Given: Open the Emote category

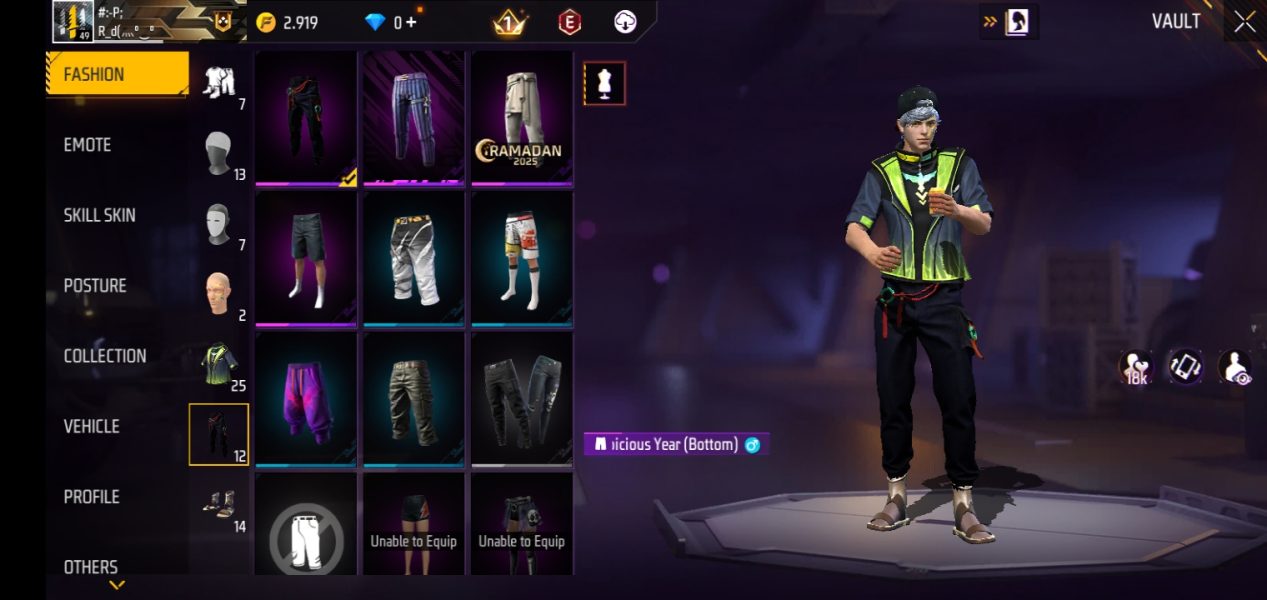Looking at the screenshot, I should [88, 145].
